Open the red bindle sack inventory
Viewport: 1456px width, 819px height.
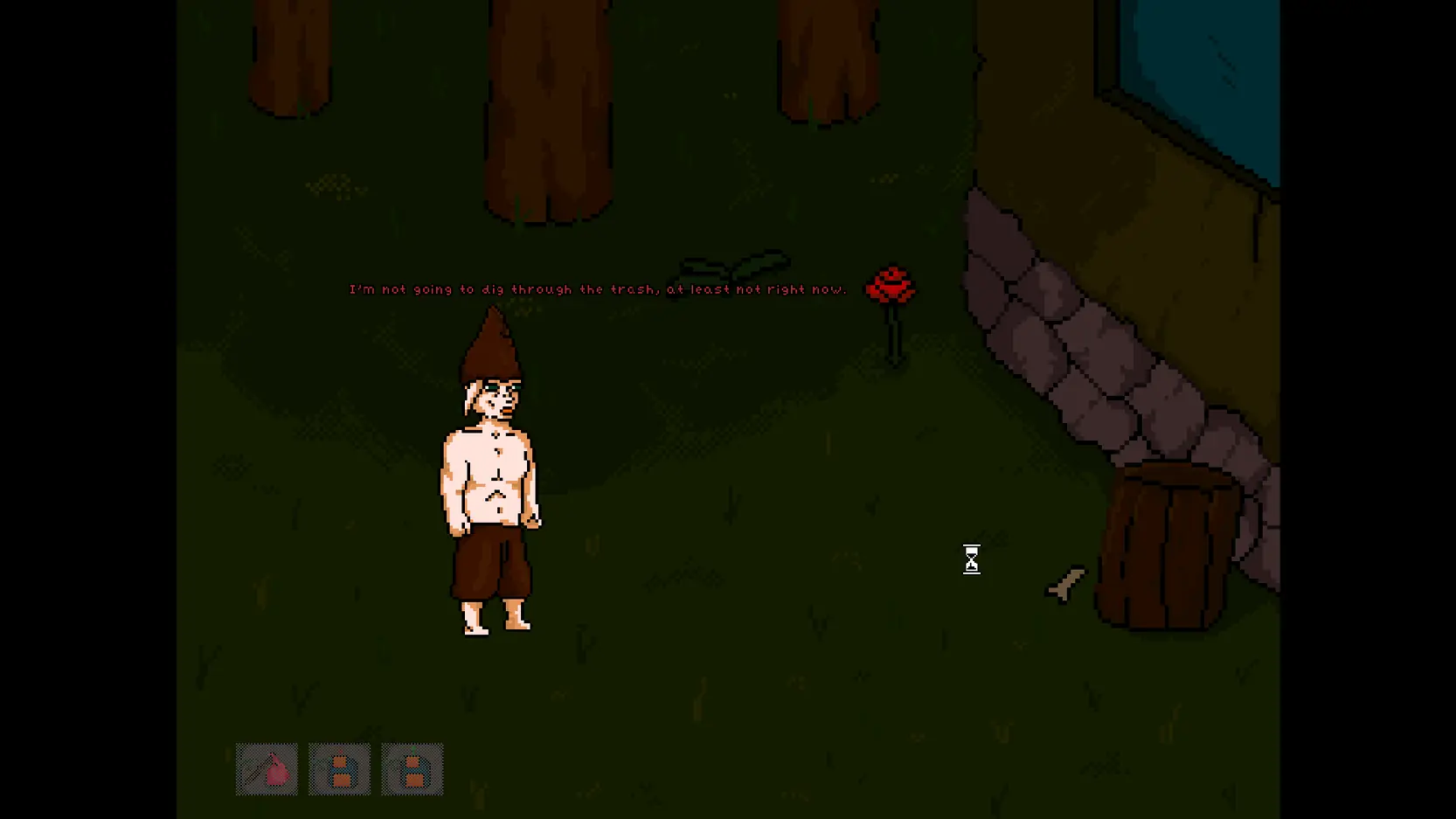tap(267, 769)
